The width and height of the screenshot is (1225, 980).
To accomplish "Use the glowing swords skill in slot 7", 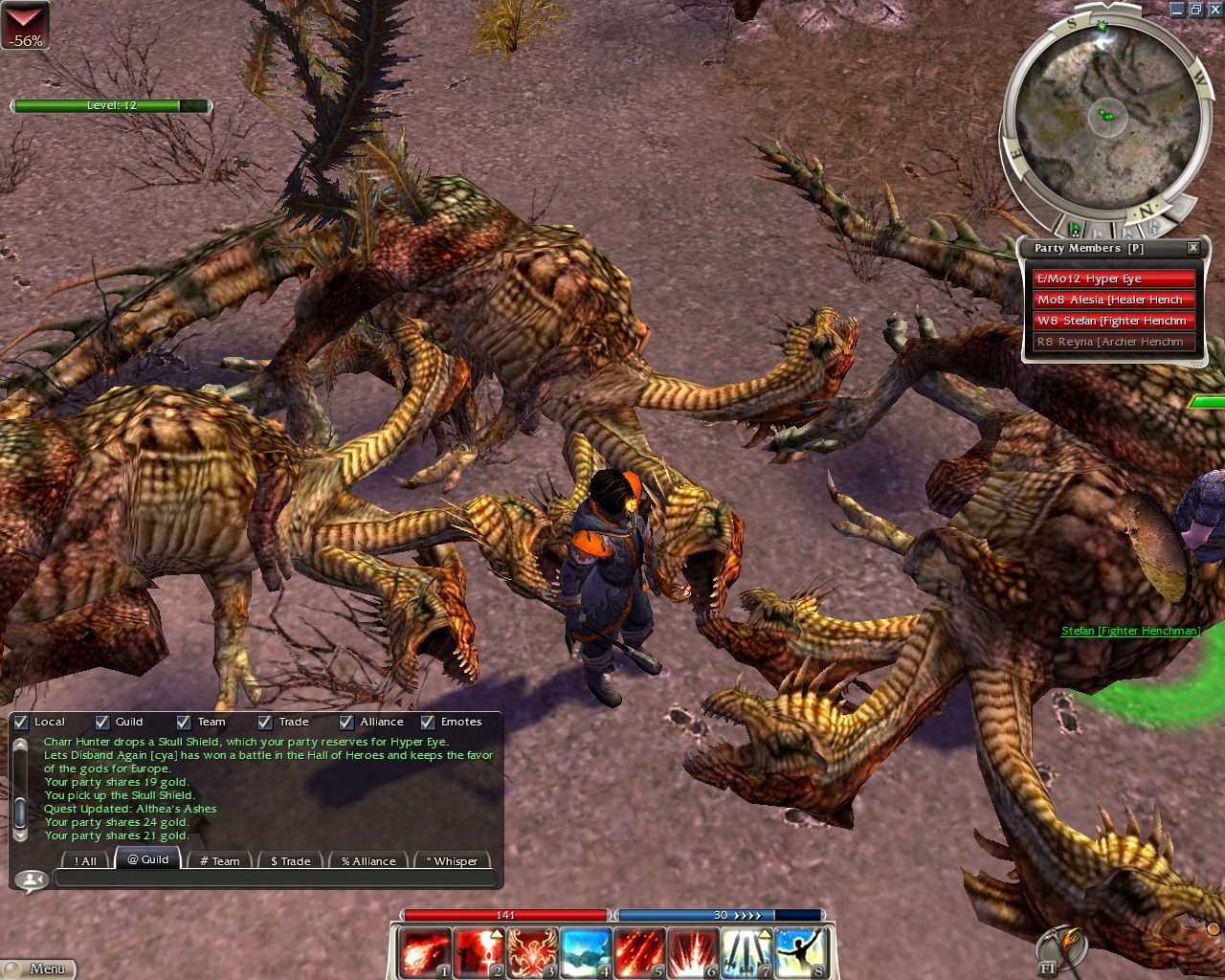I will [x=746, y=953].
